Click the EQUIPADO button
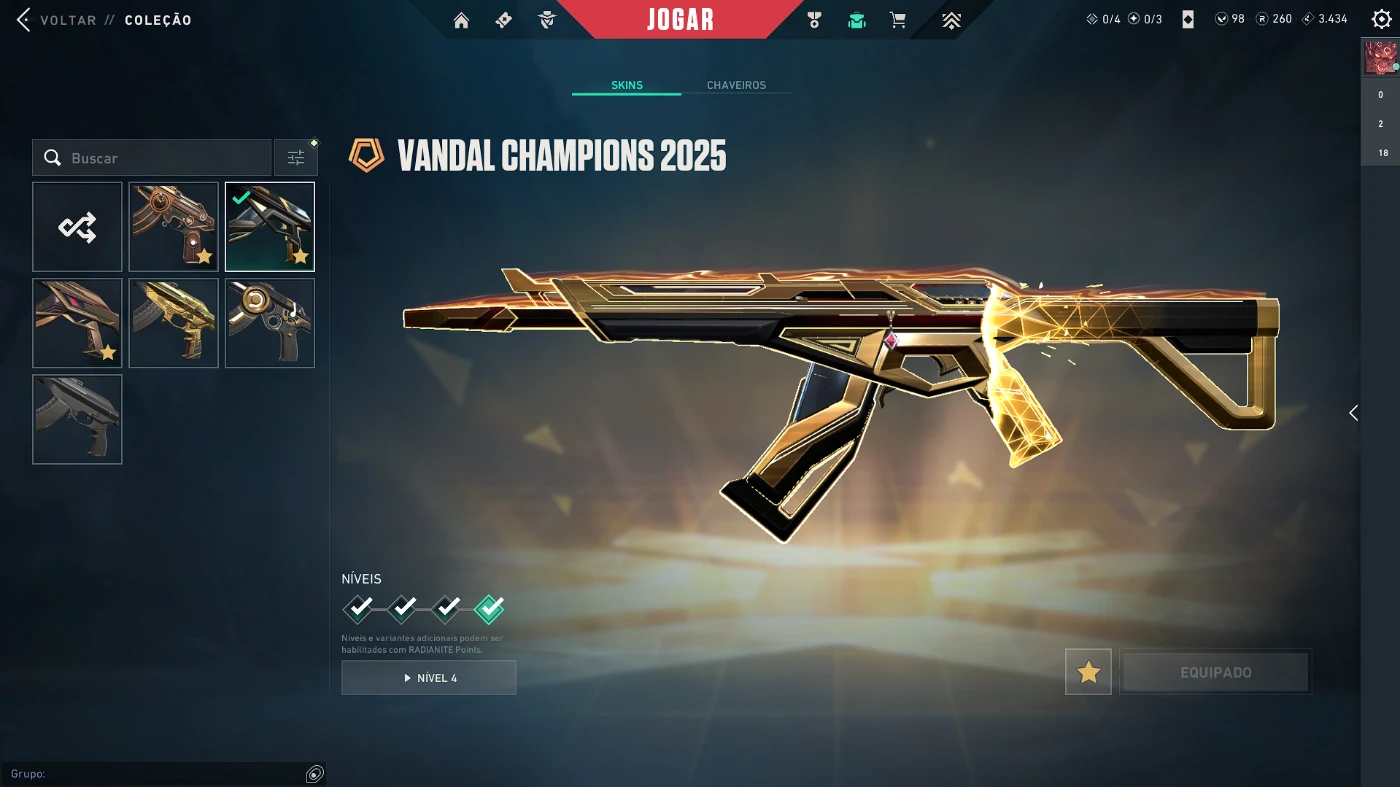The image size is (1400, 787). (x=1215, y=672)
